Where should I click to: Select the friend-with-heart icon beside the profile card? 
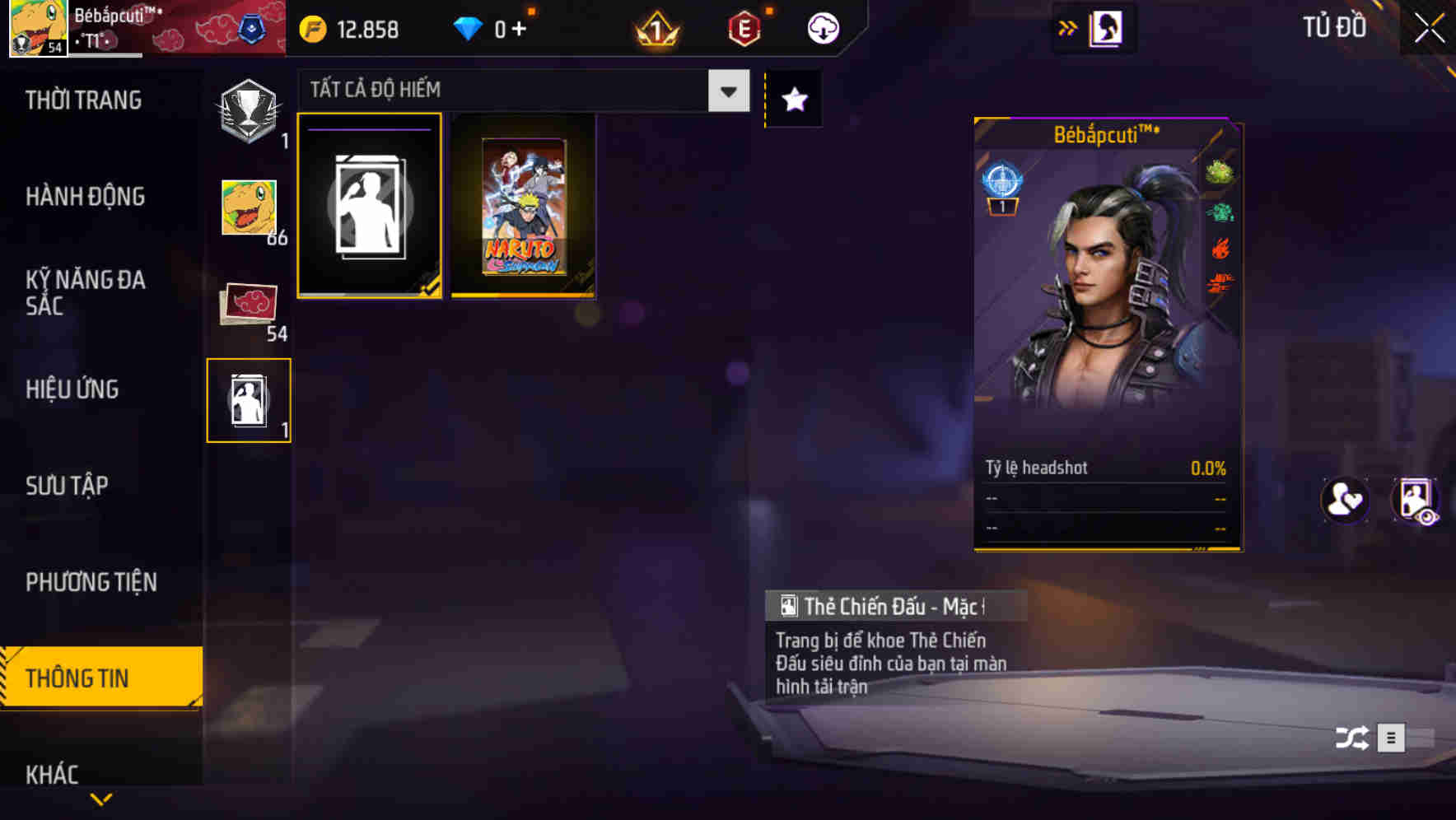(1344, 501)
